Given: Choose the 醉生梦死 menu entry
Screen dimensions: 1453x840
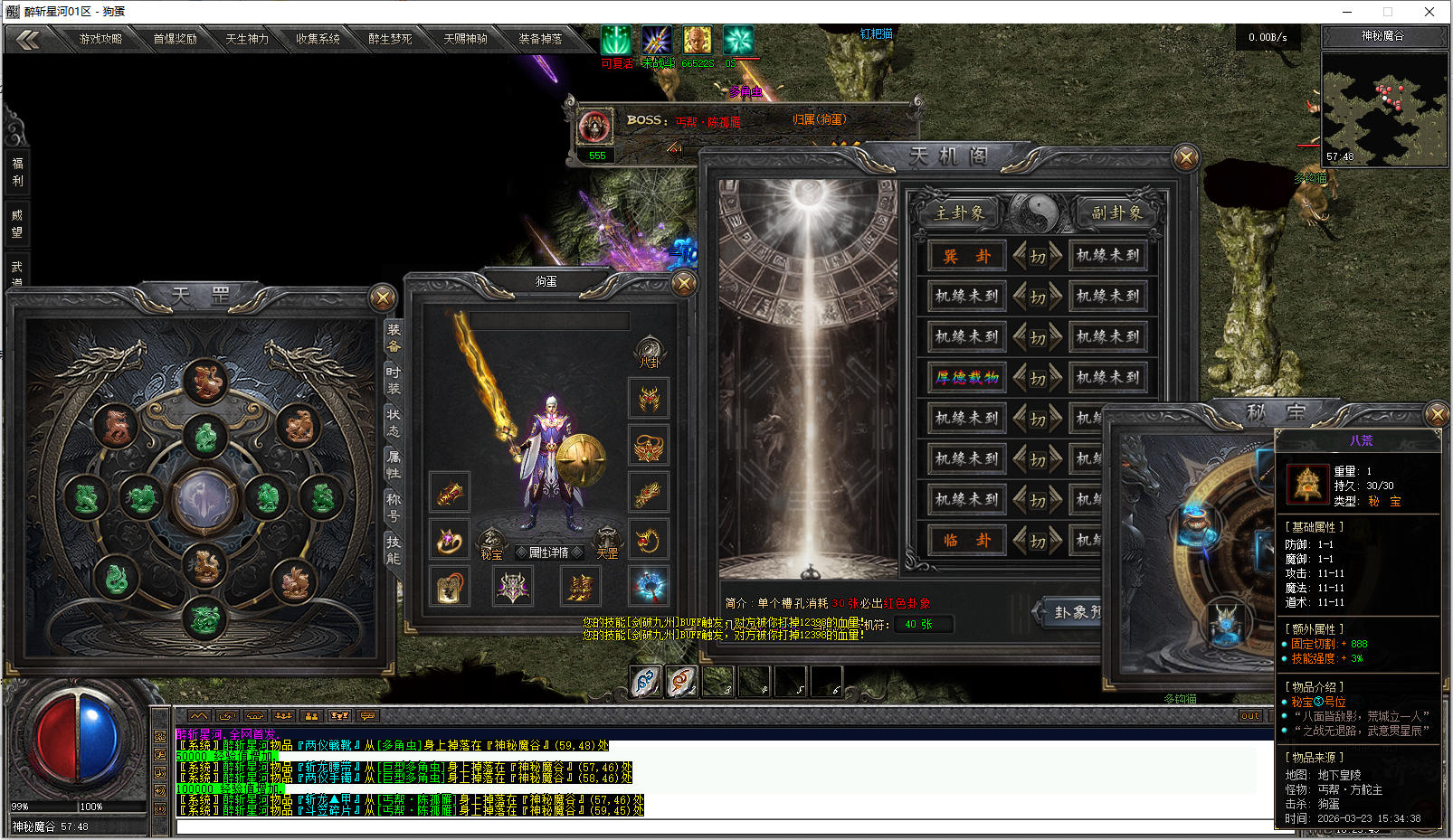Looking at the screenshot, I should [x=390, y=39].
